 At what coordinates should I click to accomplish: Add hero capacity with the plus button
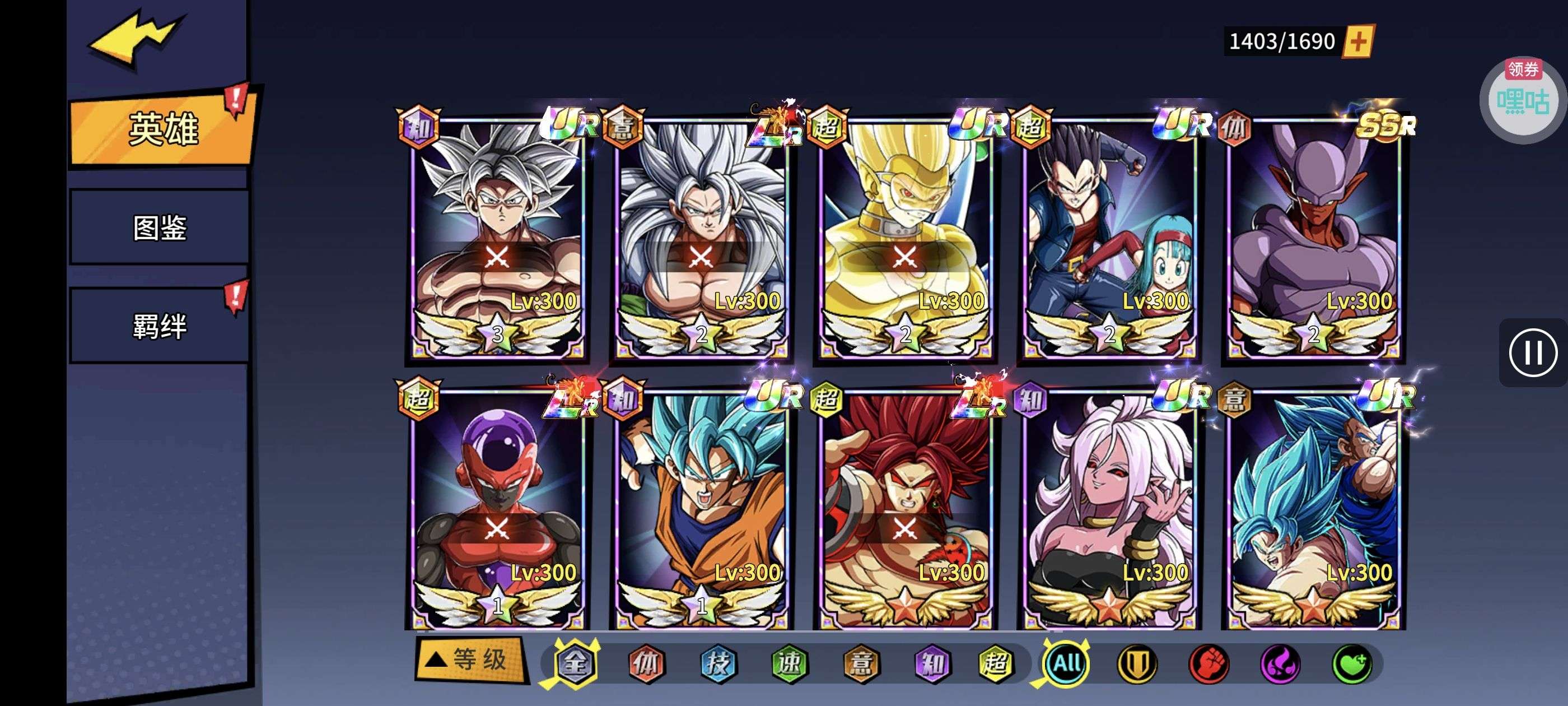(x=1358, y=41)
